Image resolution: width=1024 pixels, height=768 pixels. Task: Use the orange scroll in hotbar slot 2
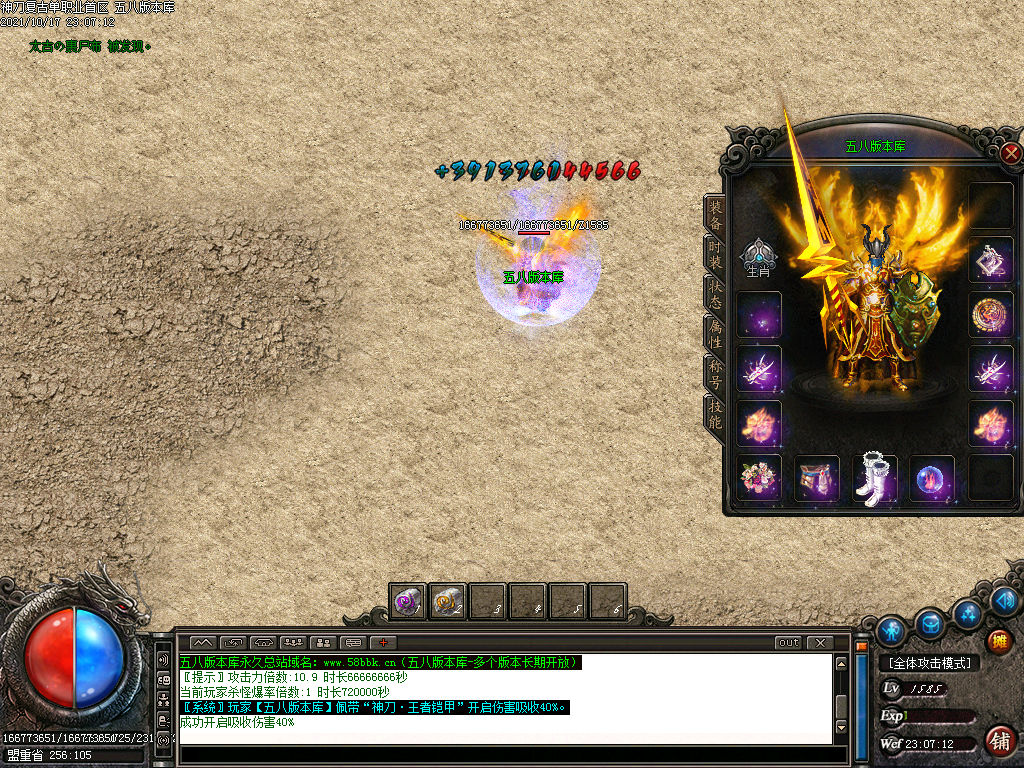(447, 602)
